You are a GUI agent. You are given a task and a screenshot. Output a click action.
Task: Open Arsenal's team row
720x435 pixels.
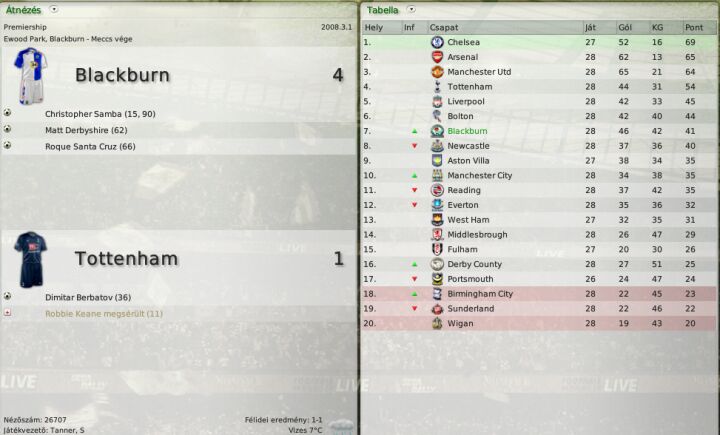[462, 57]
